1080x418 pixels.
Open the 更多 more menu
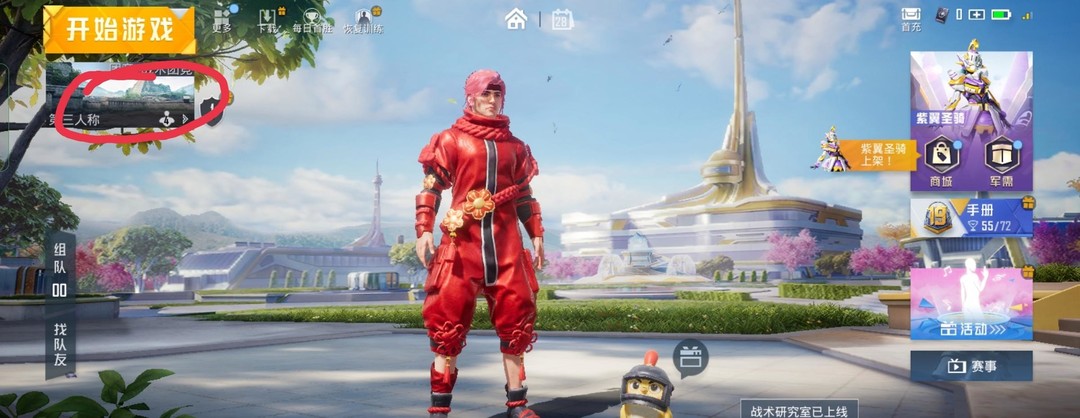(x=222, y=20)
